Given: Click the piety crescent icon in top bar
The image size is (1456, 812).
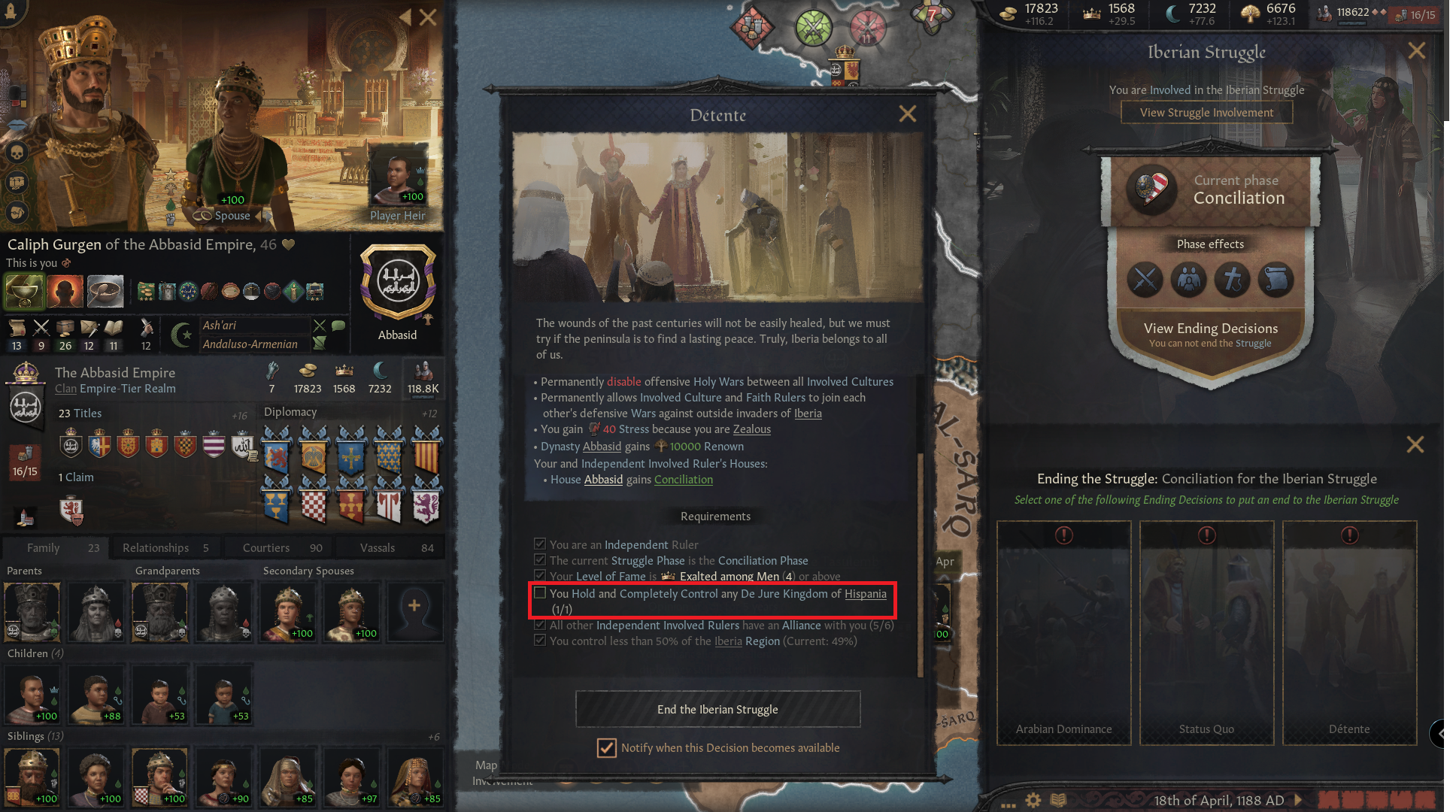Looking at the screenshot, I should (x=1172, y=13).
